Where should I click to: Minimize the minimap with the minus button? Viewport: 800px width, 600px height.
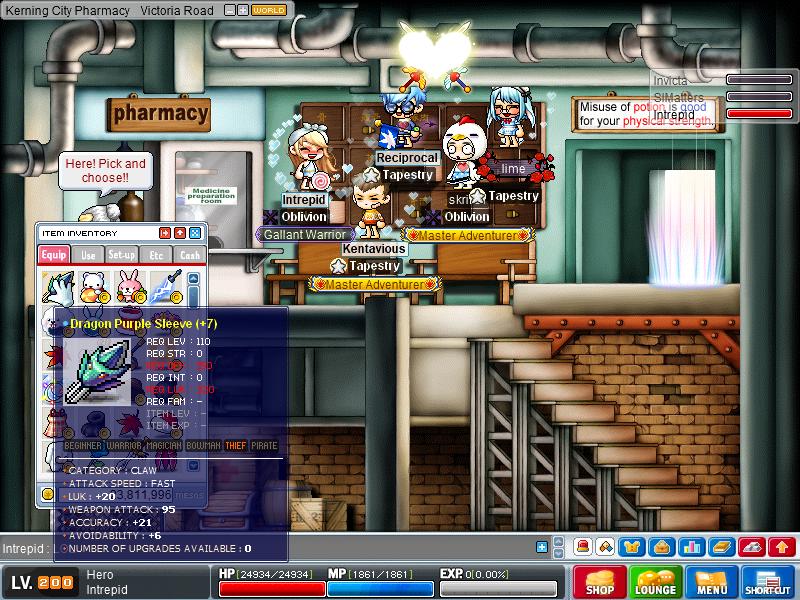click(x=229, y=10)
